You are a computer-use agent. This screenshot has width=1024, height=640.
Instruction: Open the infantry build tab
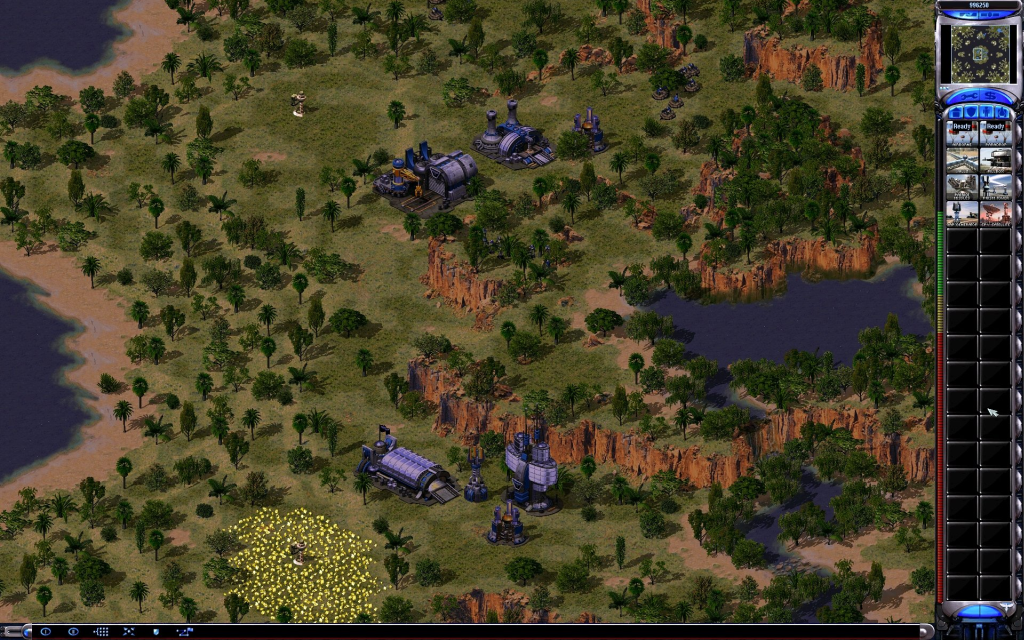point(987,112)
